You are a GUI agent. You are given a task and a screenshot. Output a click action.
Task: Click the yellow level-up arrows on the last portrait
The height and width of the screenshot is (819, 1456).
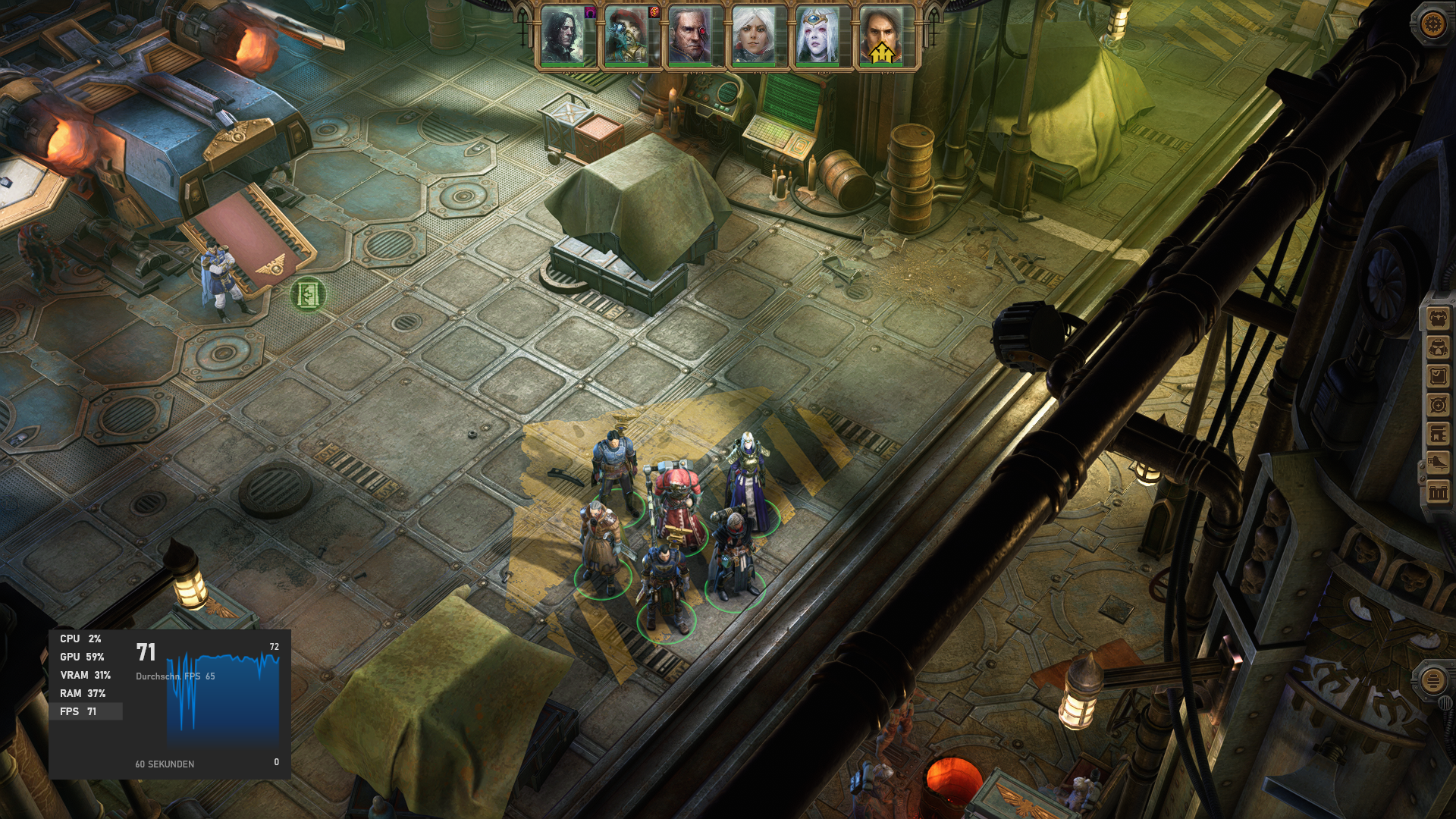[x=881, y=52]
